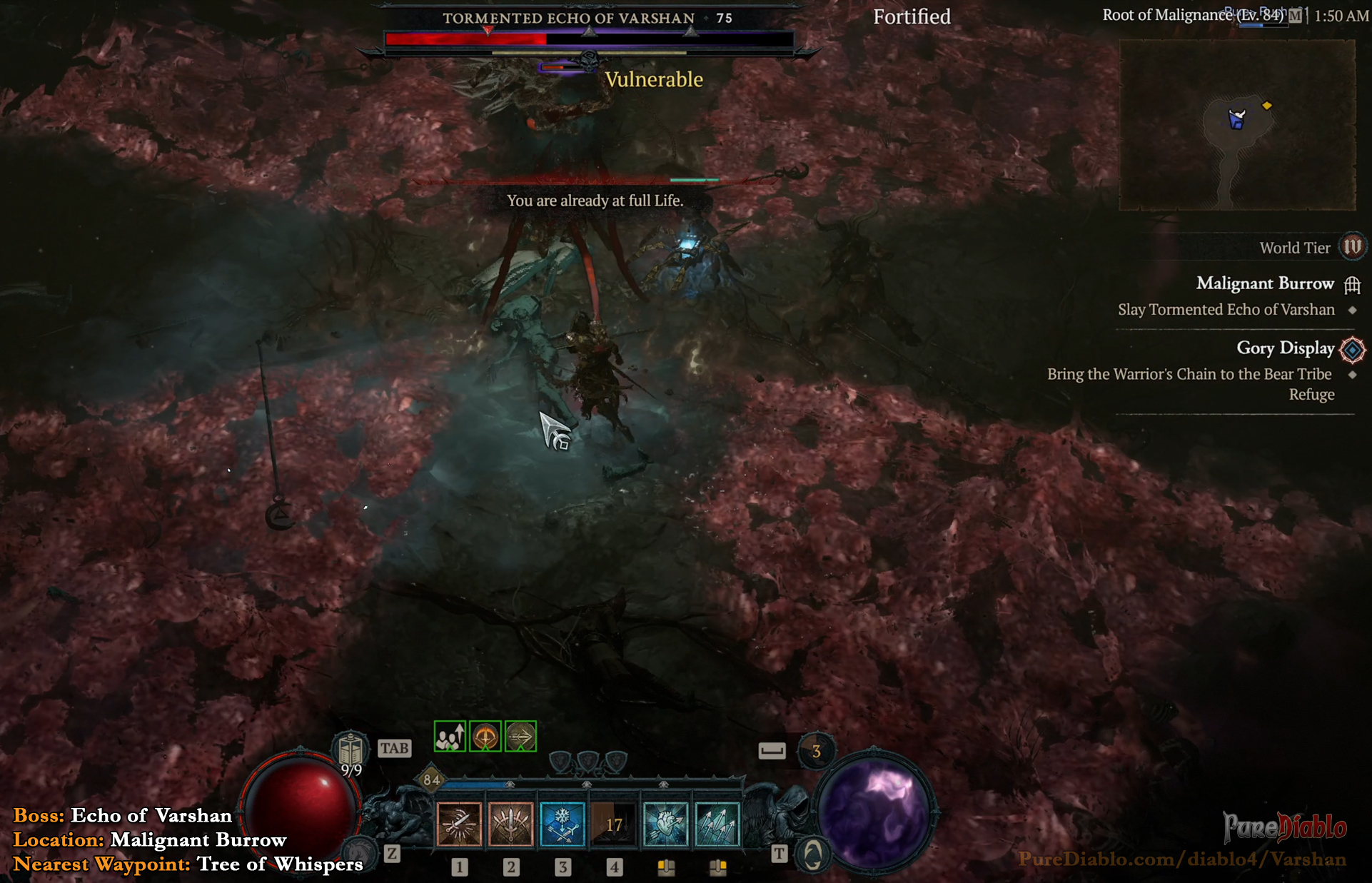The height and width of the screenshot is (883, 1372).
Task: Select the skill on cooldown showing 17
Action: [614, 824]
